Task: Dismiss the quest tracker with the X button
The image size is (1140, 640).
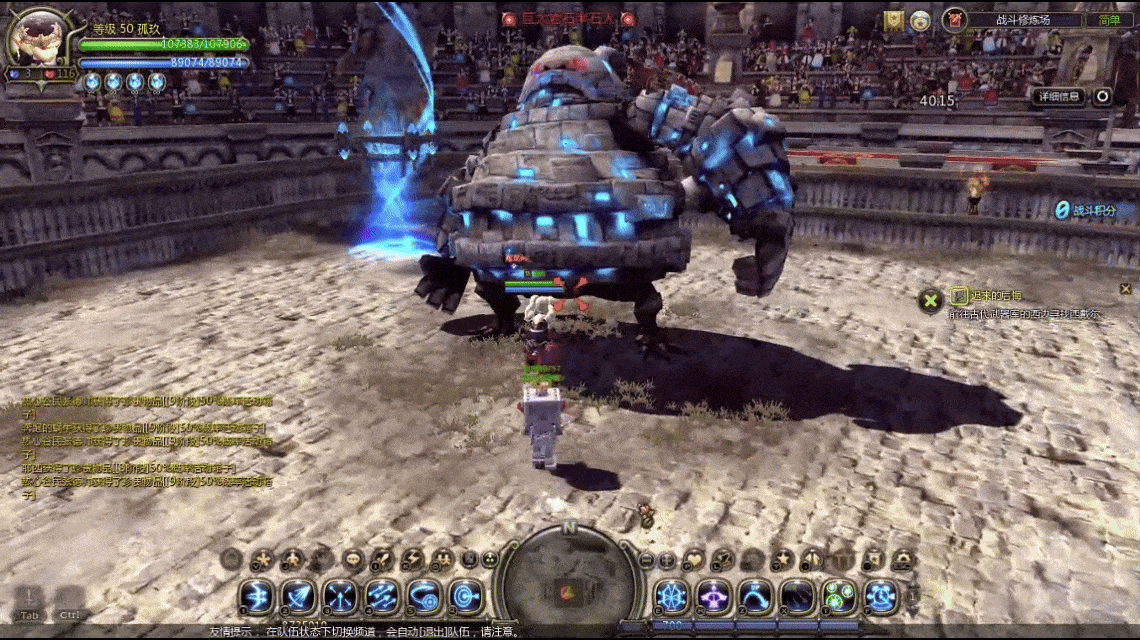Action: (931, 299)
